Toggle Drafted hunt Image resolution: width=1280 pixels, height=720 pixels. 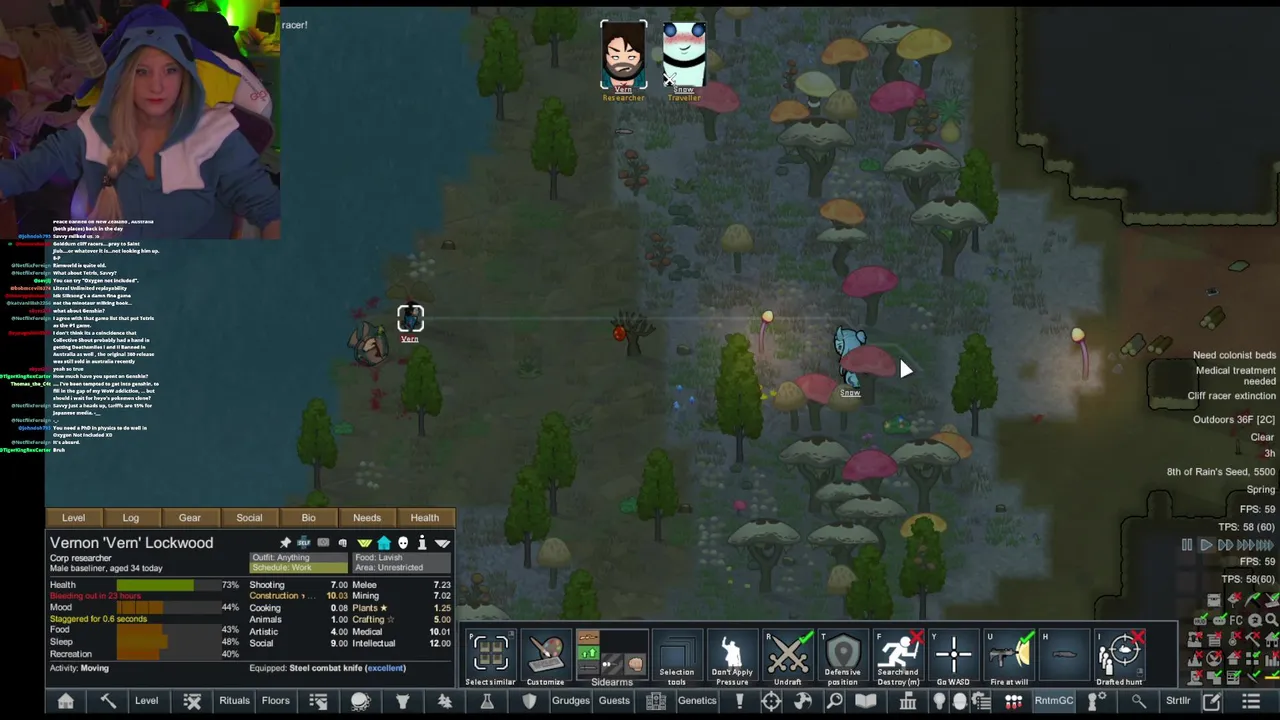coord(1119,656)
